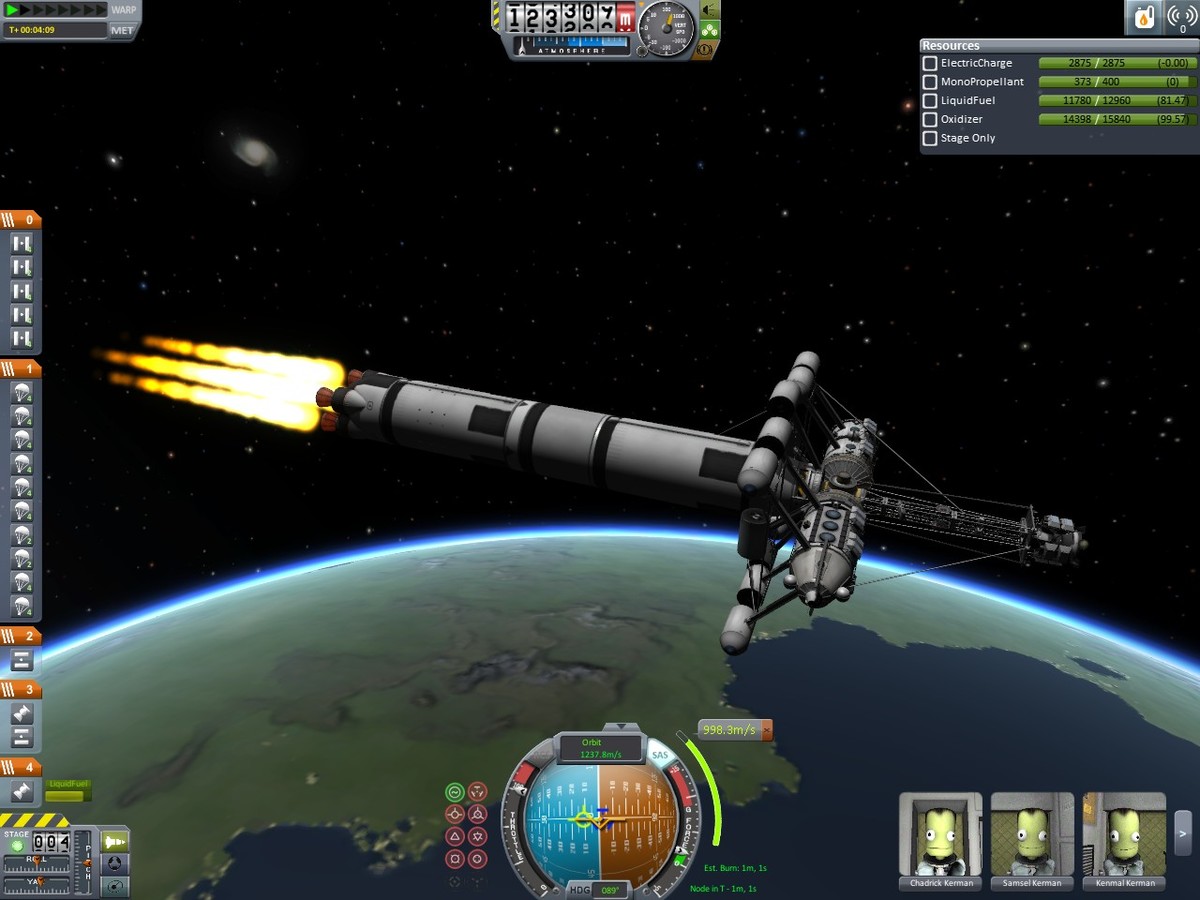Viewport: 1200px width, 900px height.
Task: Toggle the fuel canister resources panel button
Action: [x=1143, y=17]
